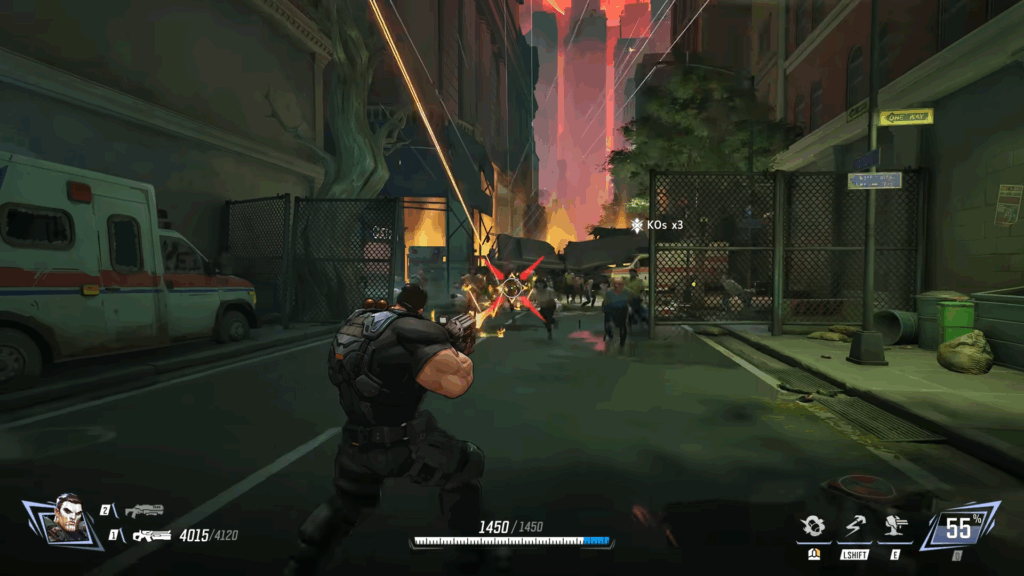1024x576 pixels.
Task: Activate the turret ability icon
Action: pos(891,529)
